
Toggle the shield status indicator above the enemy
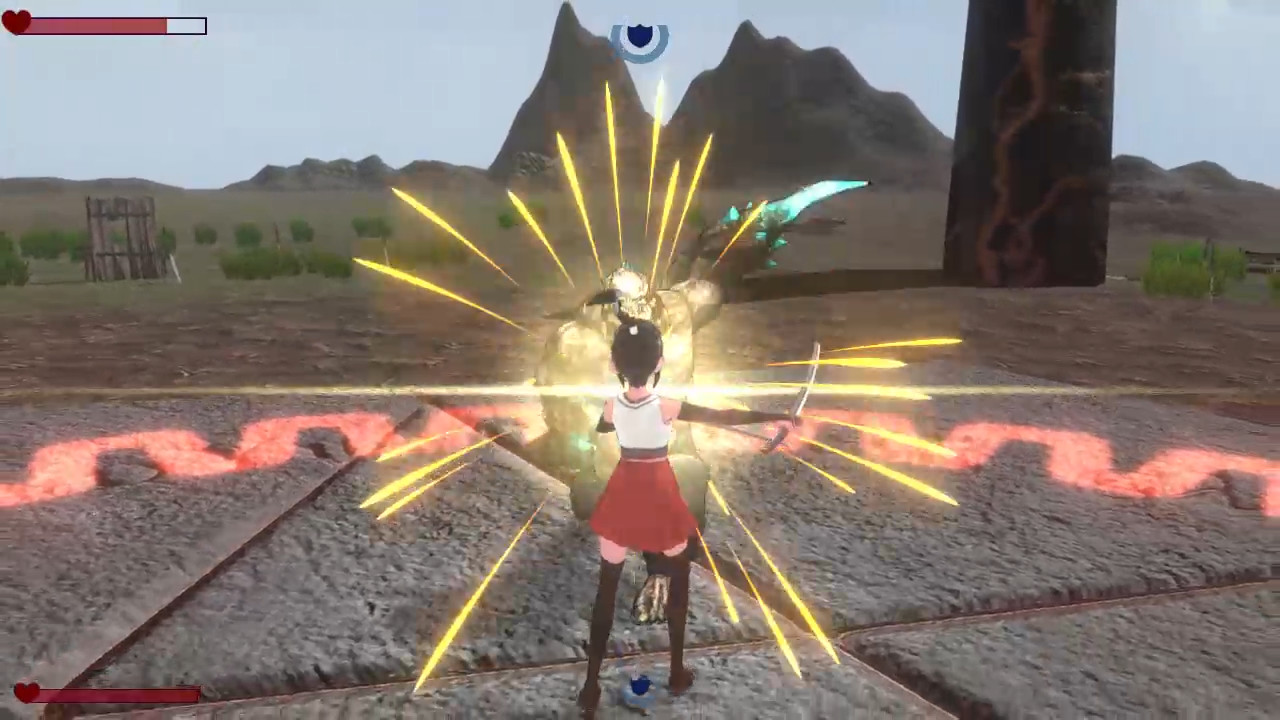tap(640, 38)
